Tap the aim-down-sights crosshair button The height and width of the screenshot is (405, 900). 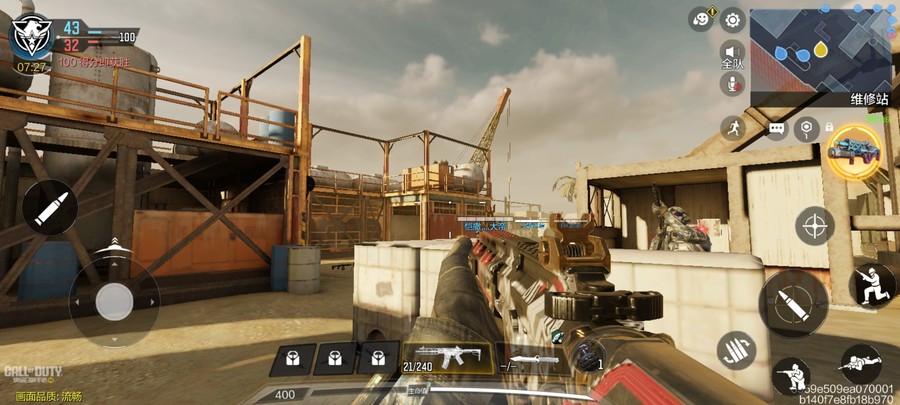click(x=814, y=225)
